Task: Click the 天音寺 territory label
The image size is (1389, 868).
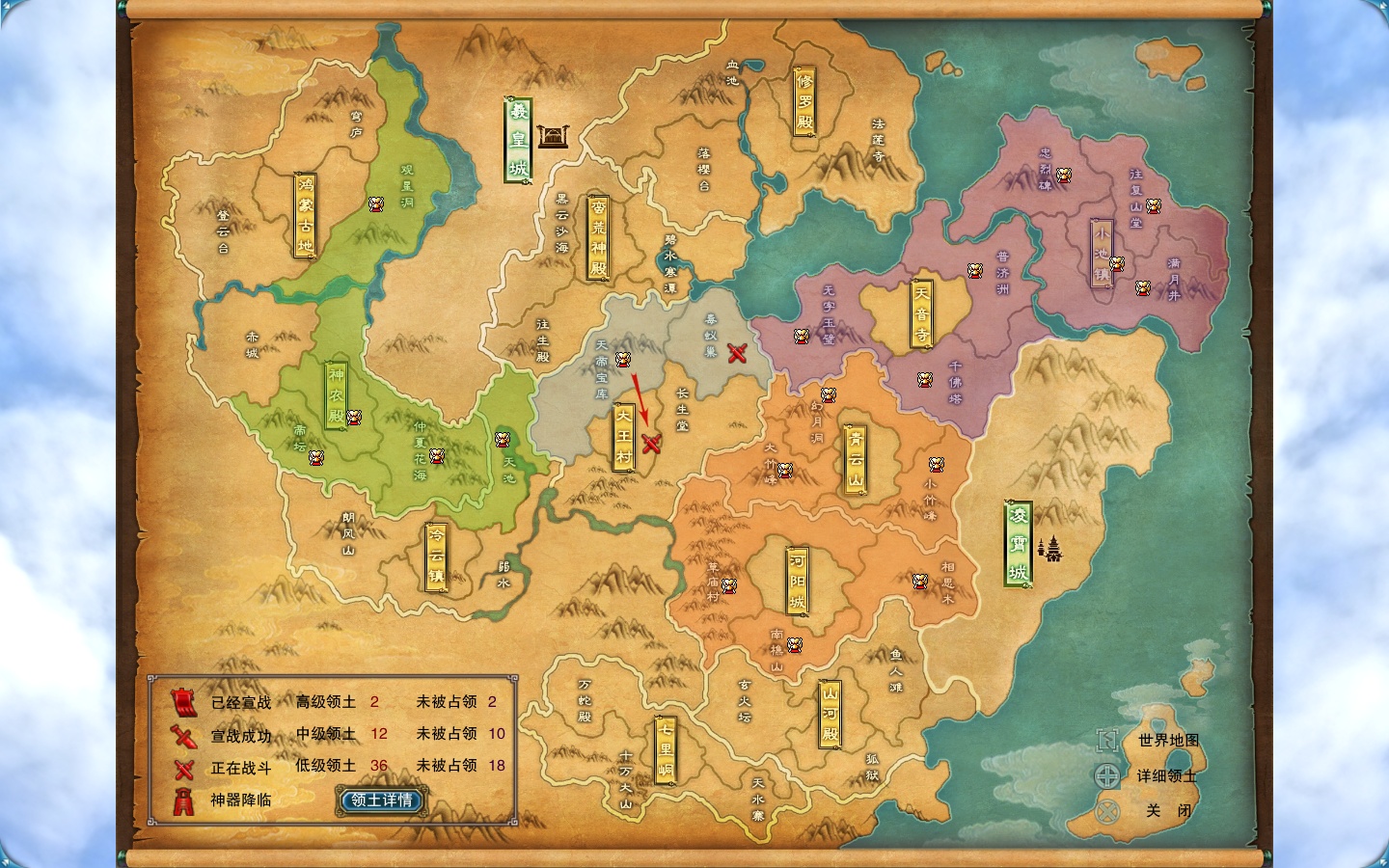Action: (922, 314)
